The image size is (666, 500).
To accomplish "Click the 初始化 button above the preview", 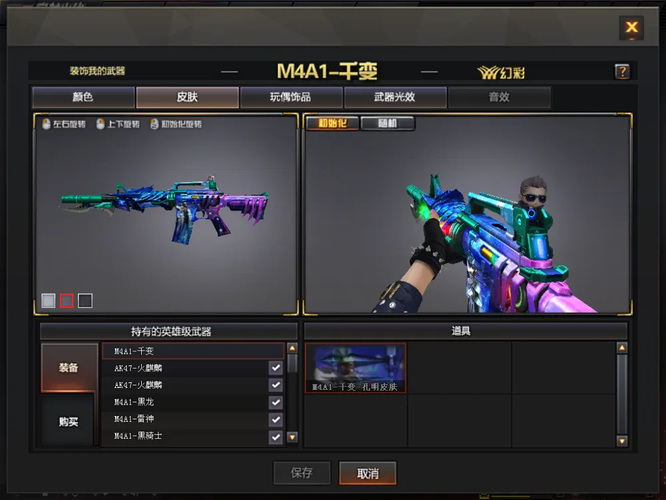I will click(x=331, y=124).
